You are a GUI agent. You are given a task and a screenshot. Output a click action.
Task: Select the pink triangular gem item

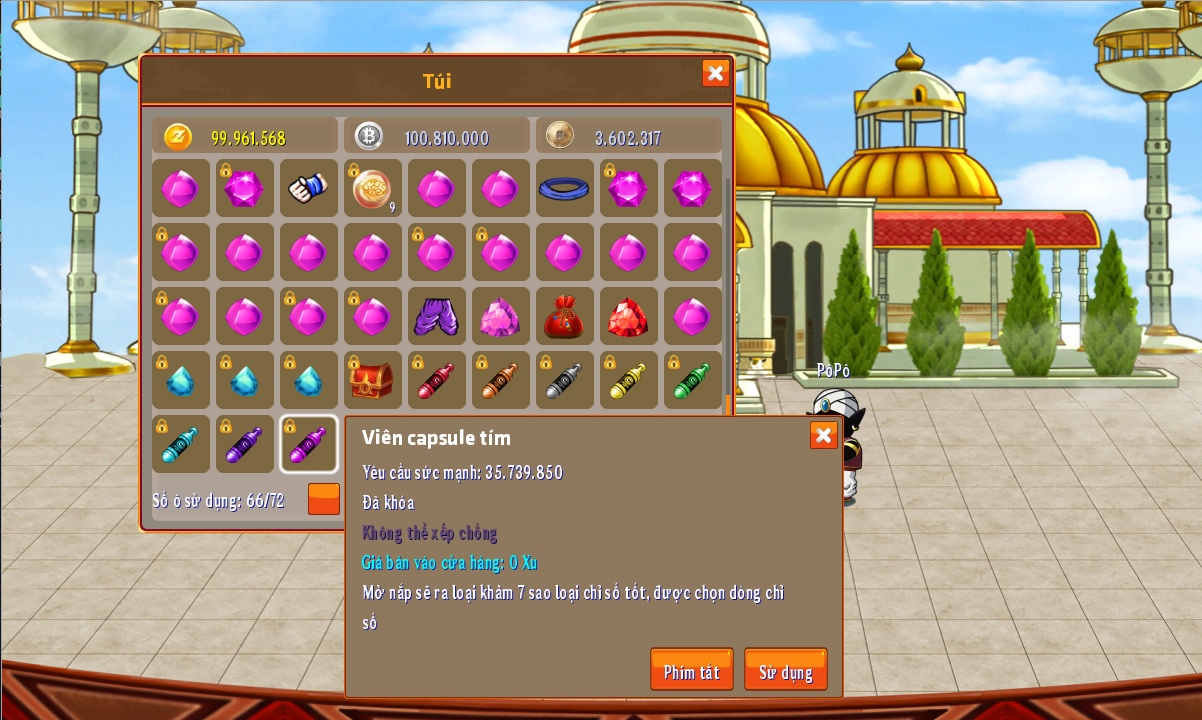(x=500, y=316)
